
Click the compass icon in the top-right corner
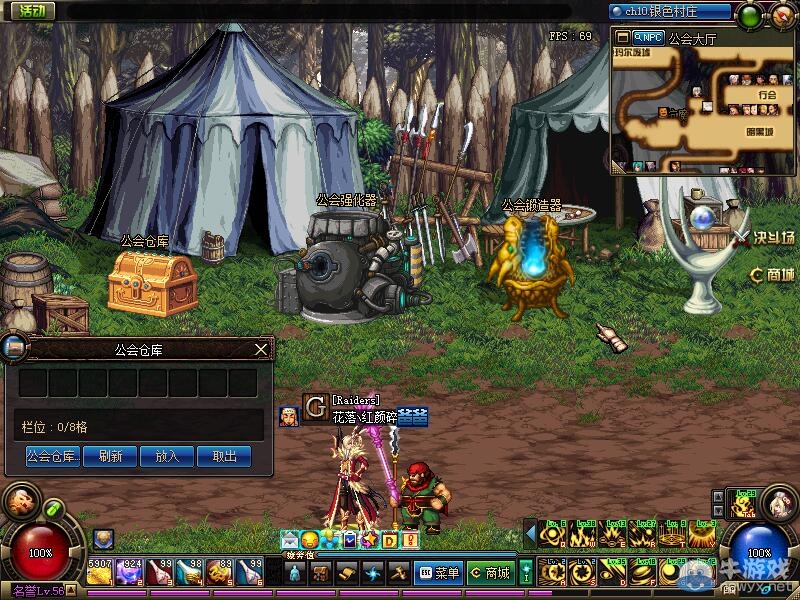click(x=783, y=15)
